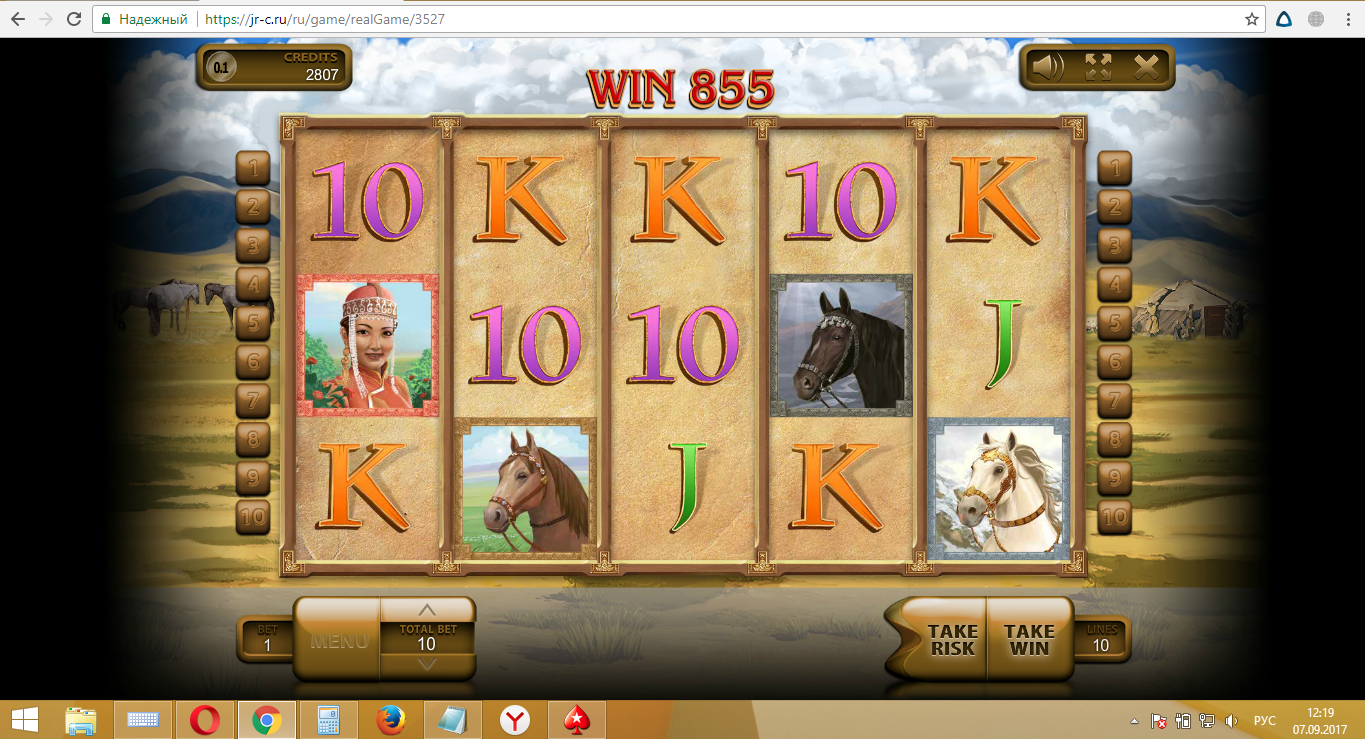This screenshot has height=739, width=1365.
Task: Switch to fullscreen mode
Action: coord(1098,67)
